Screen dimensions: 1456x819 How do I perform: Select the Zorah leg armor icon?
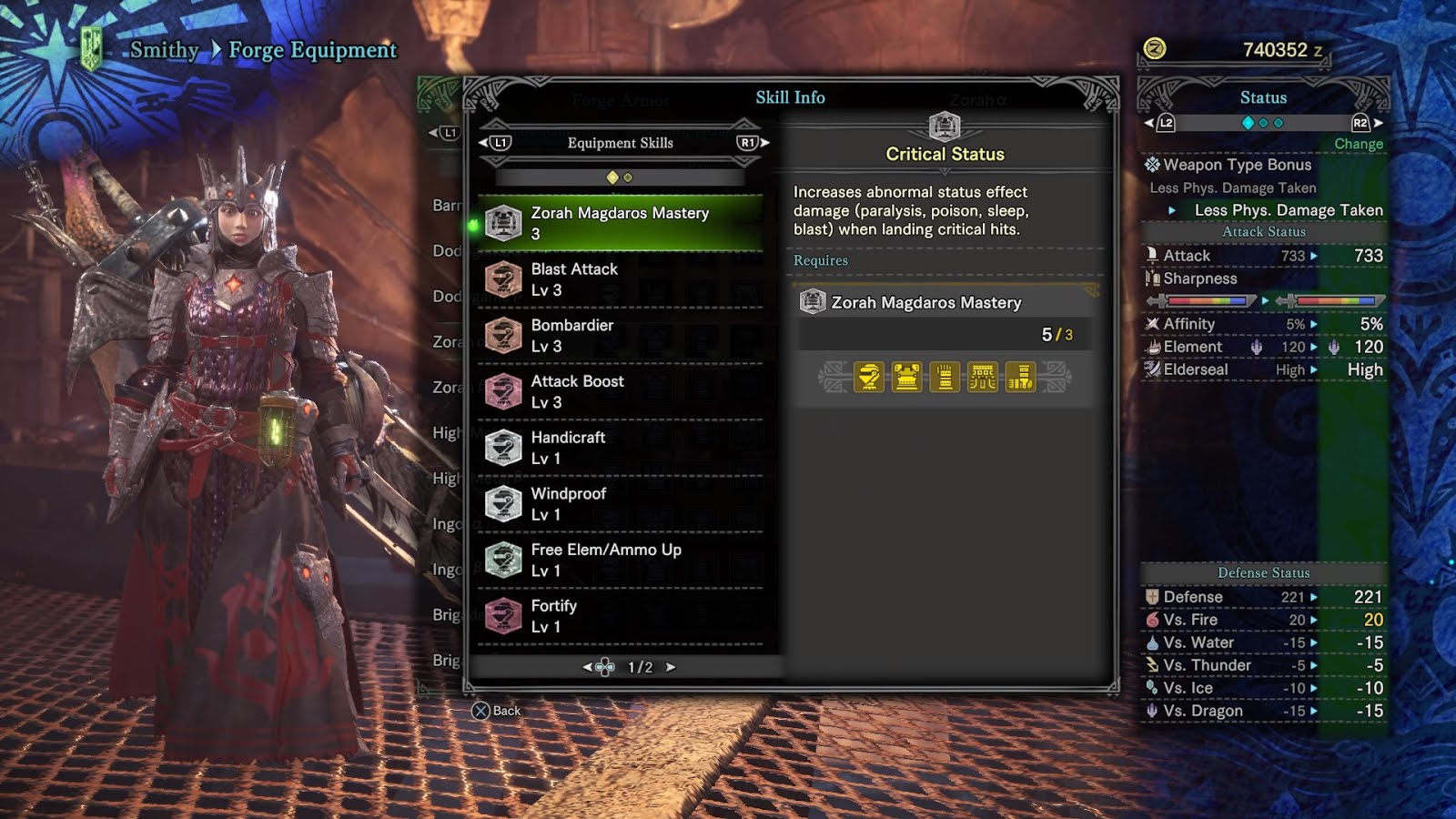(x=1021, y=377)
